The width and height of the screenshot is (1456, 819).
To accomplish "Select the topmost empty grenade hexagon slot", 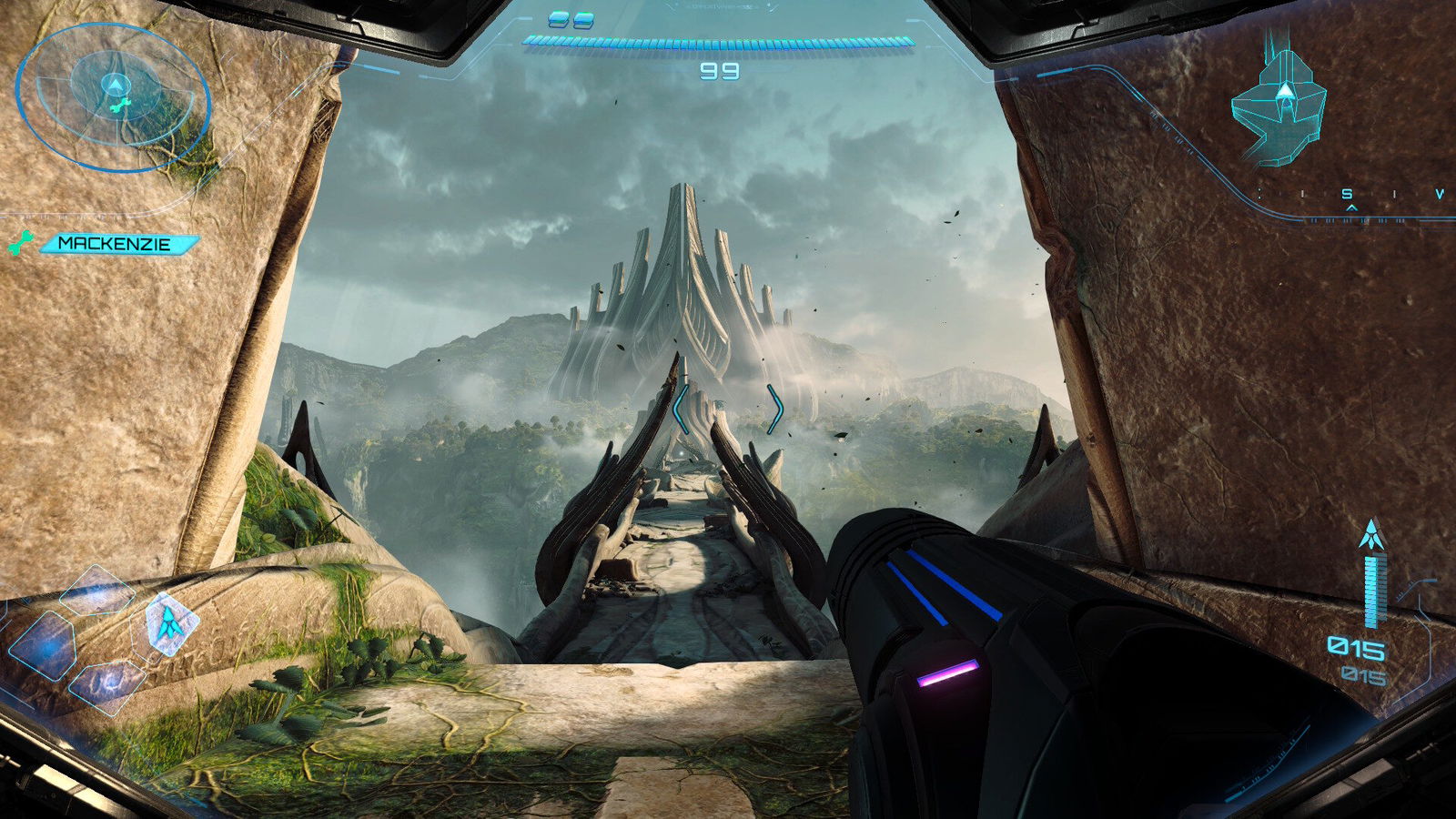I will click(x=97, y=591).
